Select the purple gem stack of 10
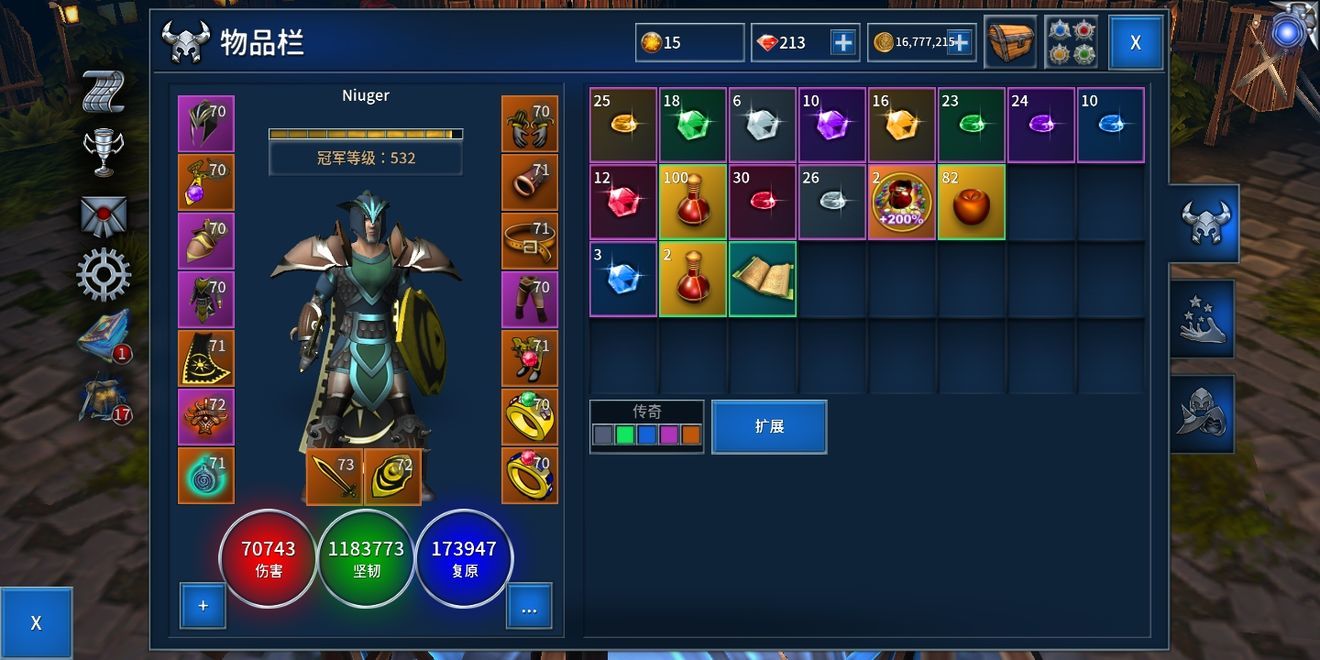 832,125
